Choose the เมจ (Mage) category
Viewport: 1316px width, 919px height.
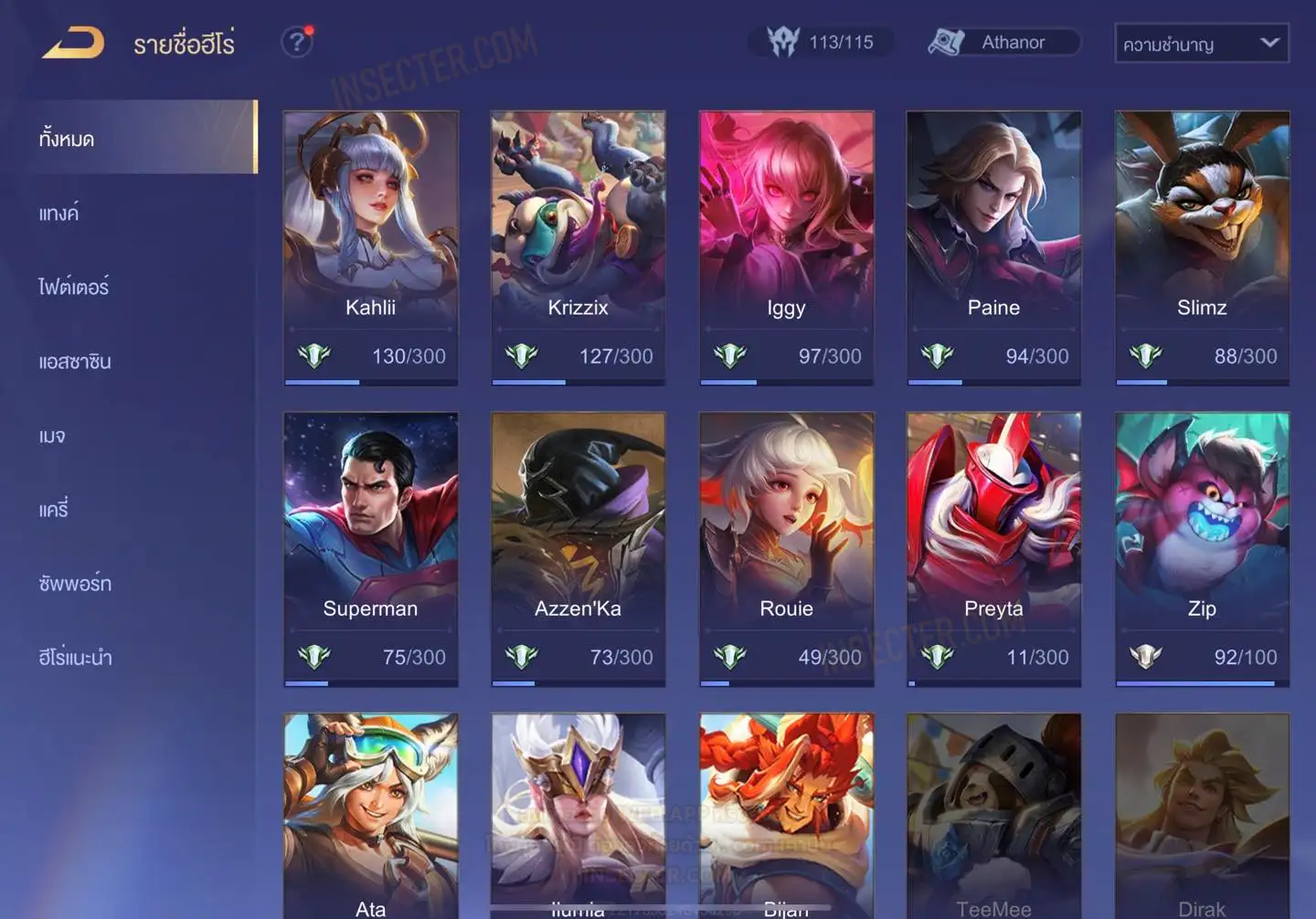[52, 436]
